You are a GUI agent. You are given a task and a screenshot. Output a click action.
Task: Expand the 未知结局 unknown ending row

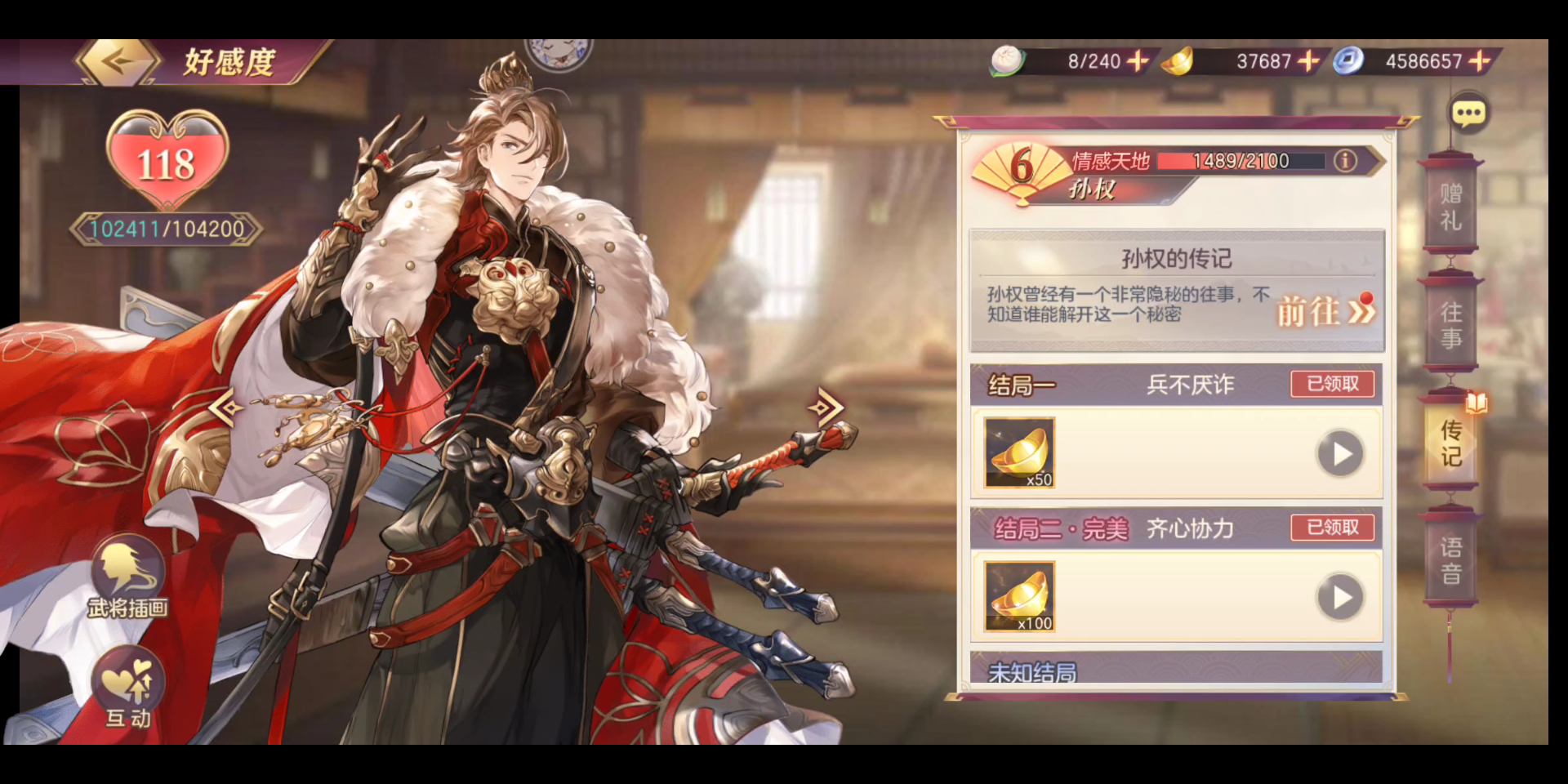(x=1174, y=670)
